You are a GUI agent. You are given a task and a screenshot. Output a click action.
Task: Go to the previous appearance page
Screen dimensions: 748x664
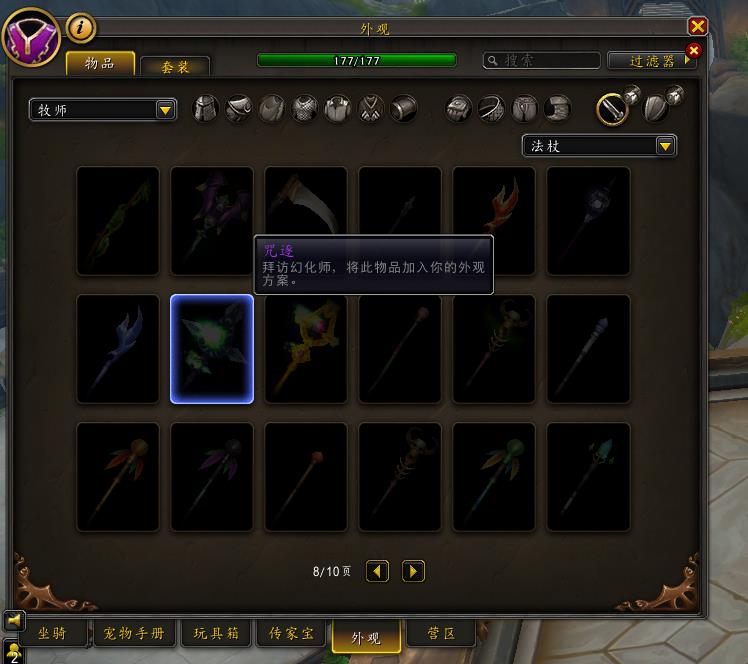377,571
